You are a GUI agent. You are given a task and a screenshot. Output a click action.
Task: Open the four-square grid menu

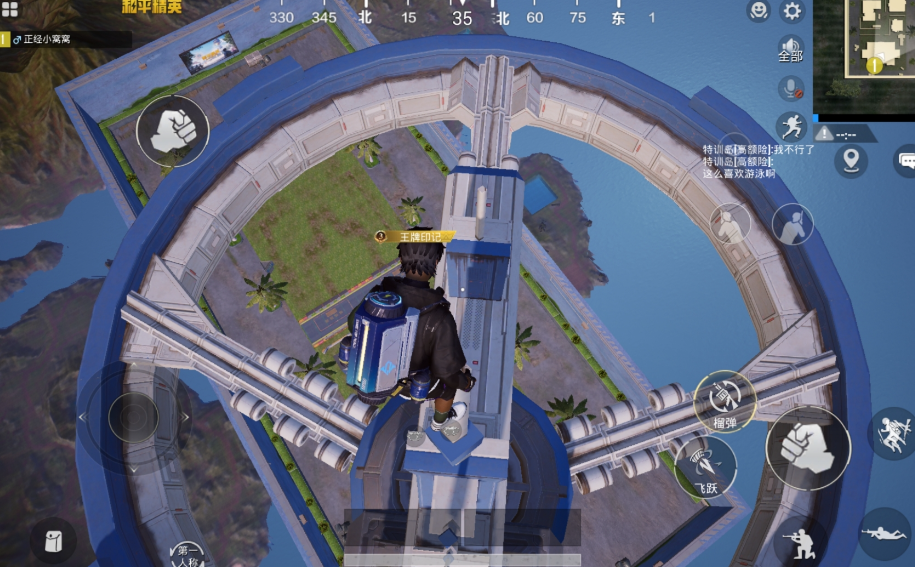tap(10, 10)
